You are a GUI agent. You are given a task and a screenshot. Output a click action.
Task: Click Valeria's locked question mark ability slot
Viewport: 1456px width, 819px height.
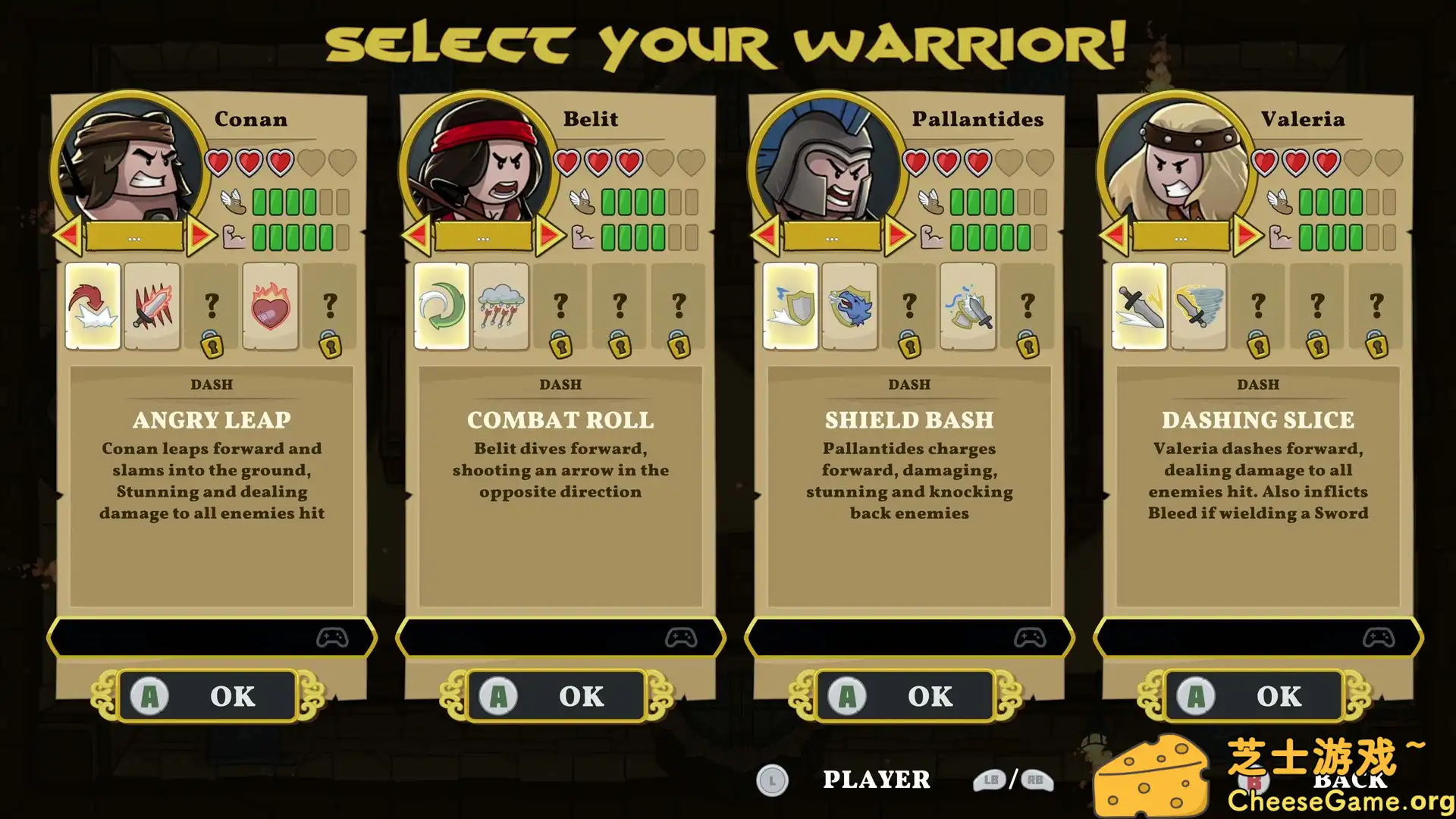pos(1258,306)
